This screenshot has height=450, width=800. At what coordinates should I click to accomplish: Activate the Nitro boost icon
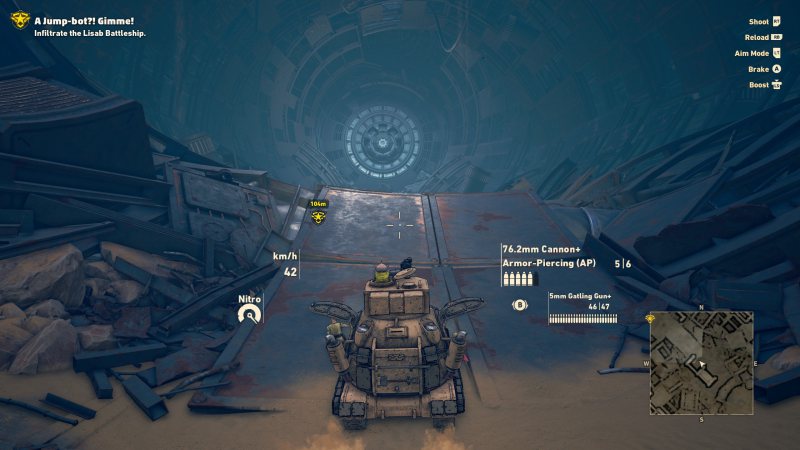tap(249, 315)
